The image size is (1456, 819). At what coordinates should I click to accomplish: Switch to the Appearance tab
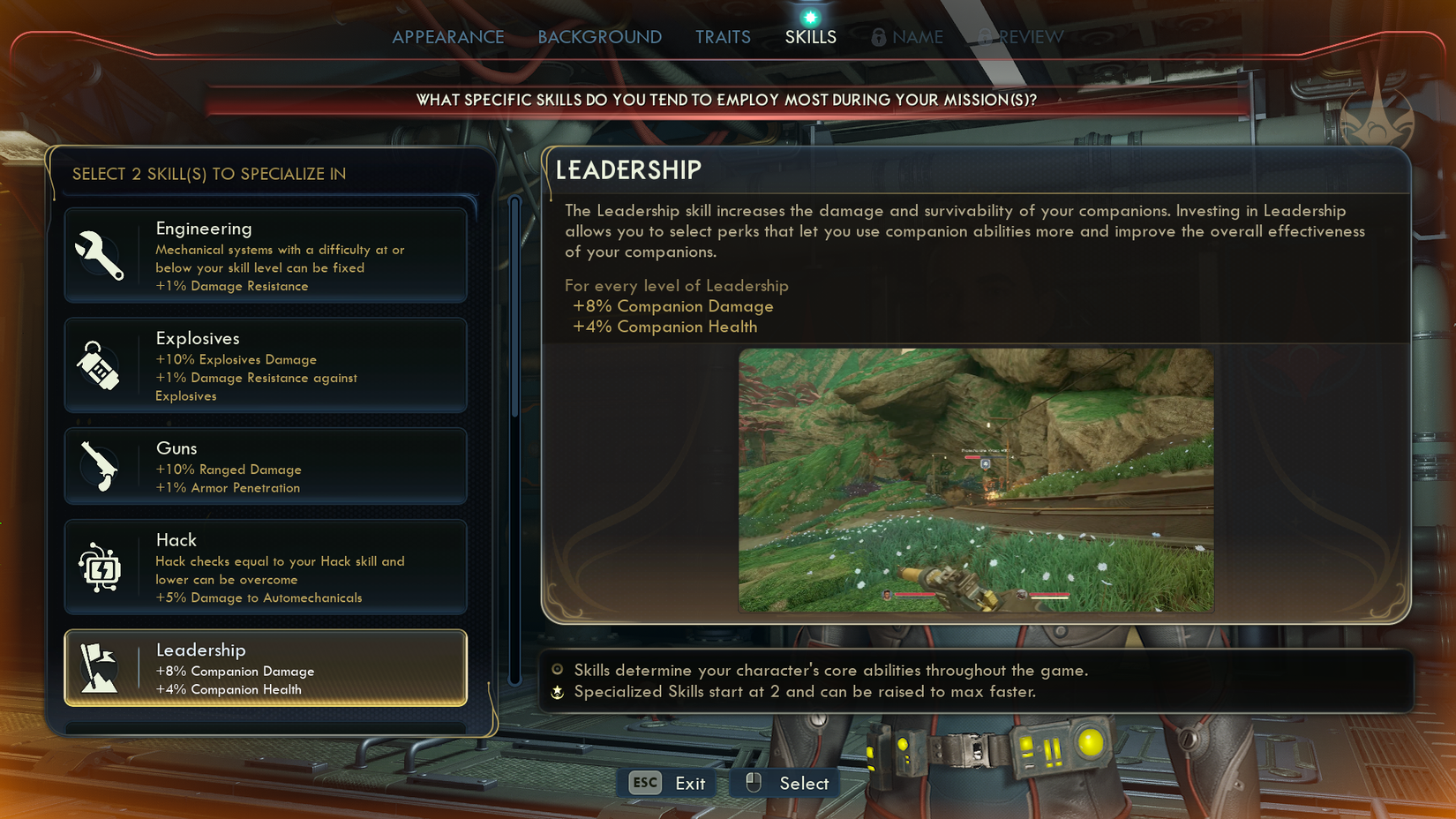[448, 37]
